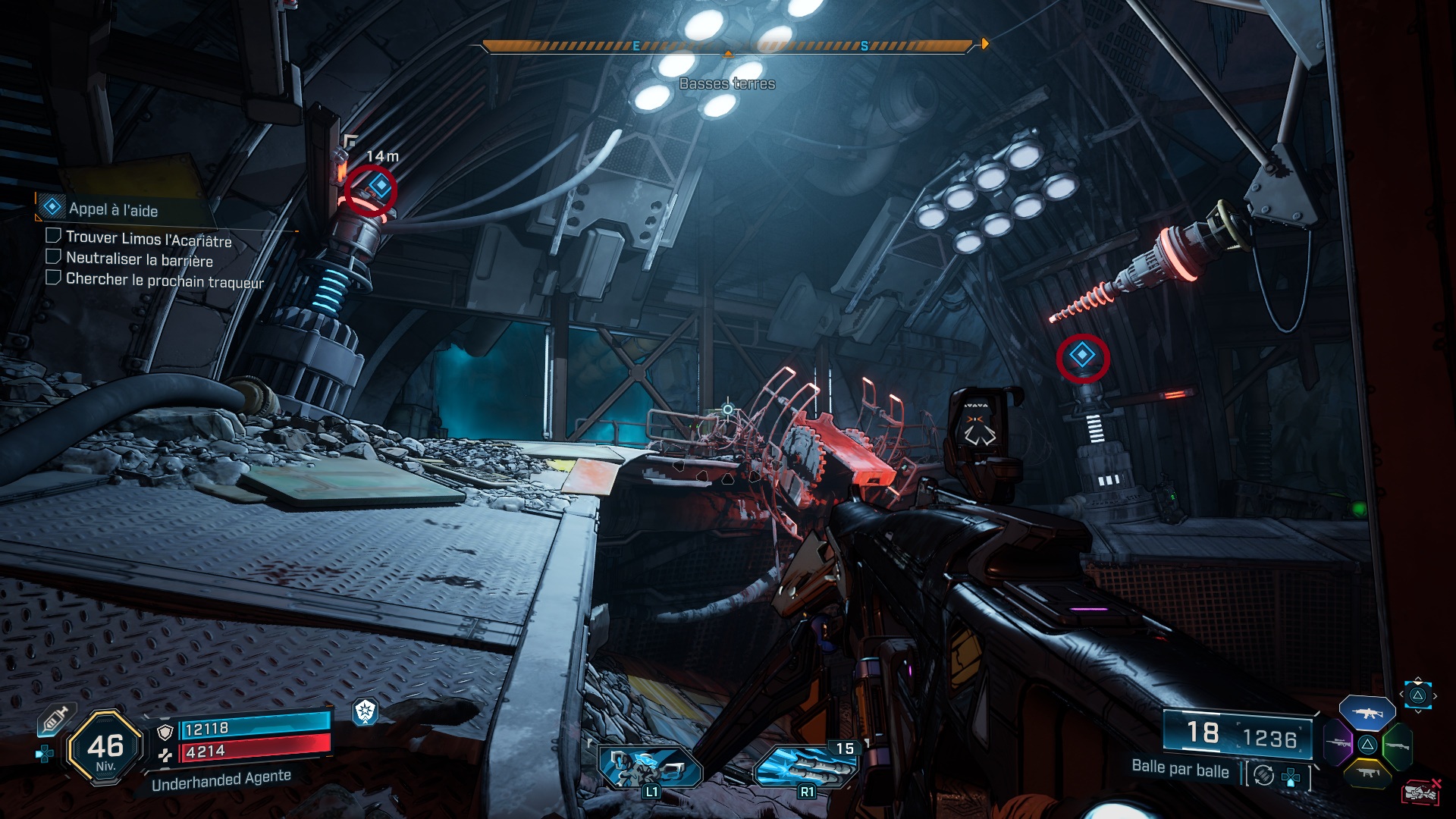This screenshot has height=819, width=1456.
Task: Click the Chercher le prochain traqueur objective checkbox
Action: tap(54, 278)
